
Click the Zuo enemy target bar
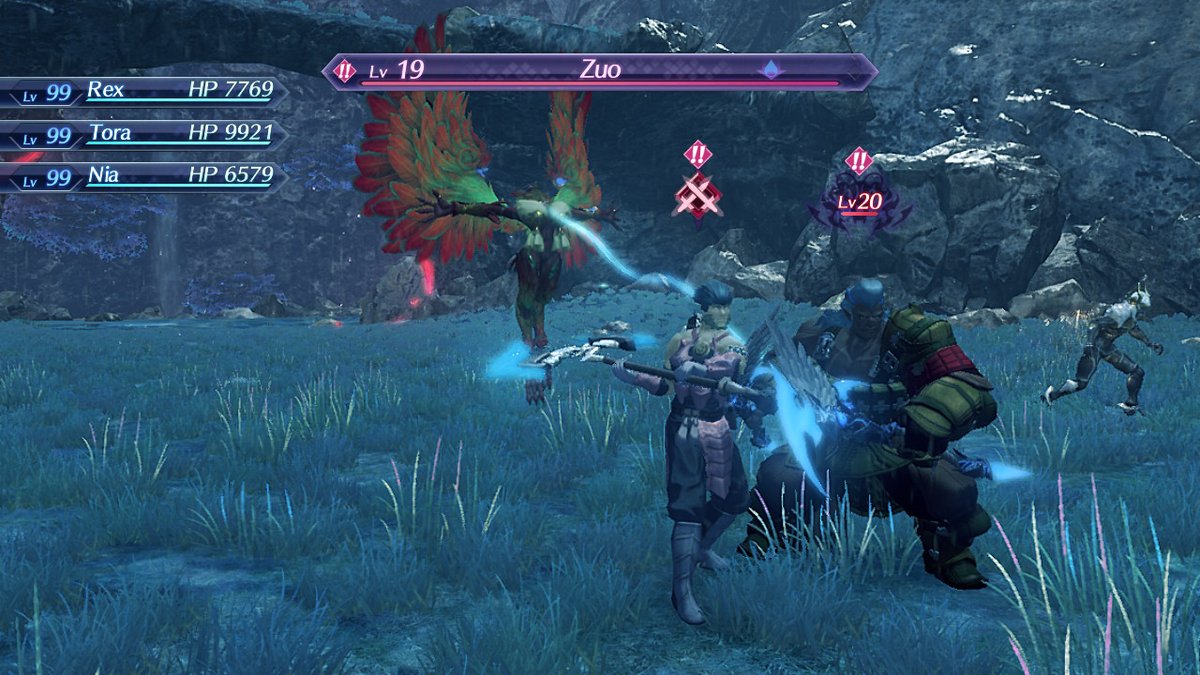pos(600,72)
